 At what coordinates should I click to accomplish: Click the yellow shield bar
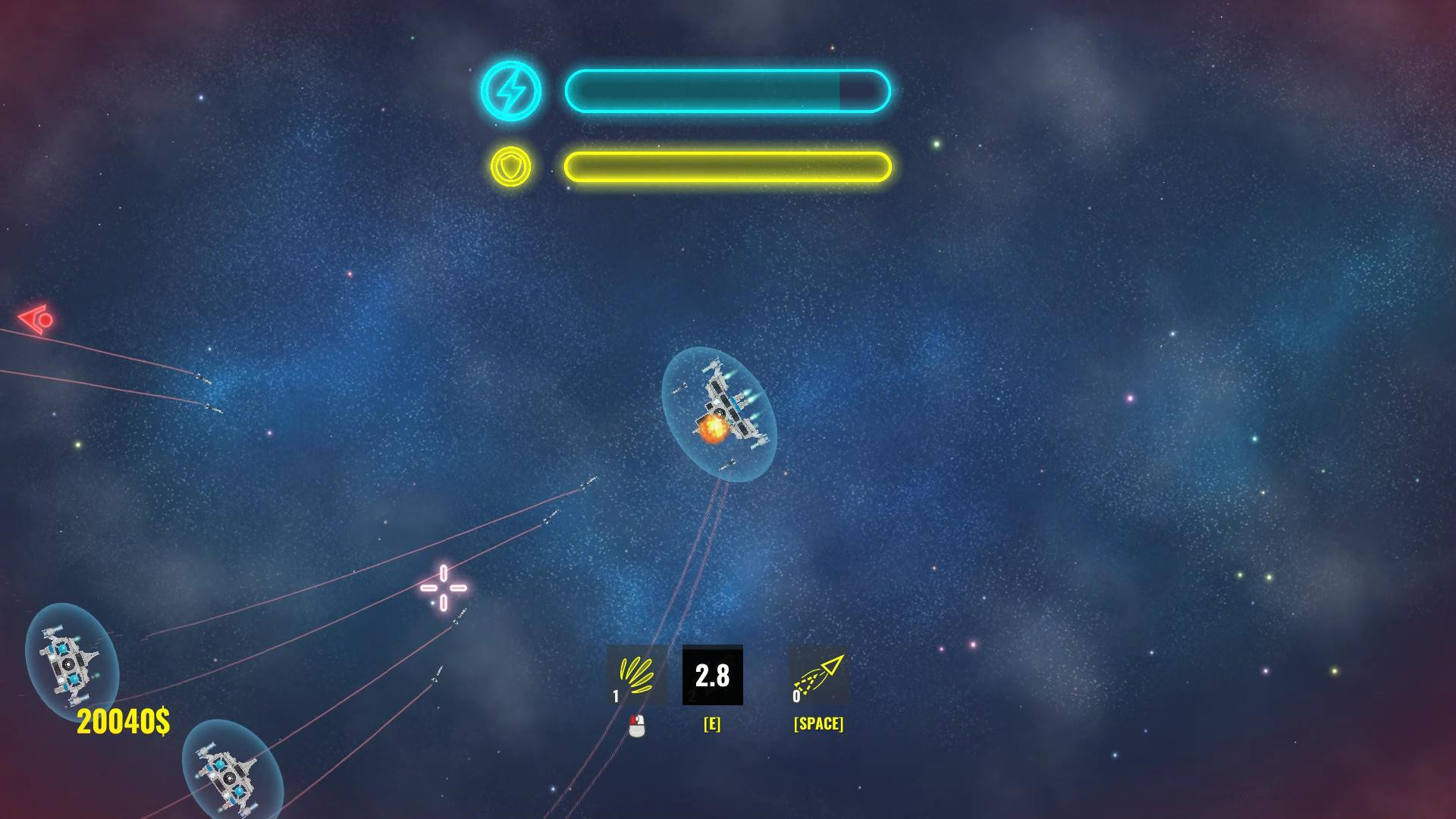[726, 167]
